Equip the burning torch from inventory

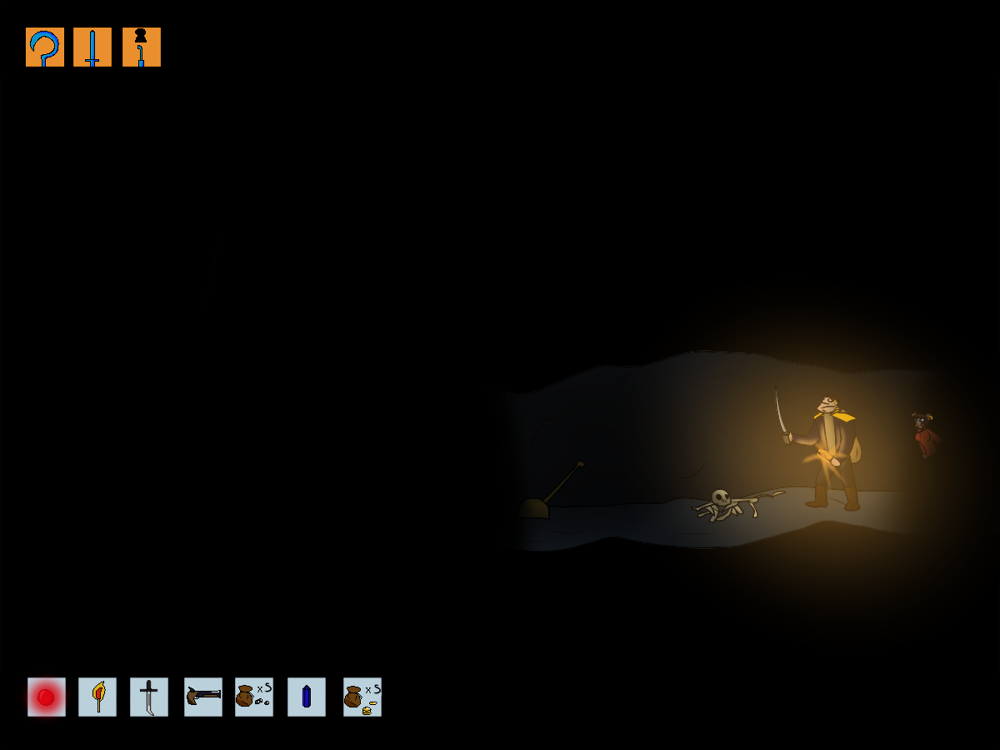click(98, 697)
